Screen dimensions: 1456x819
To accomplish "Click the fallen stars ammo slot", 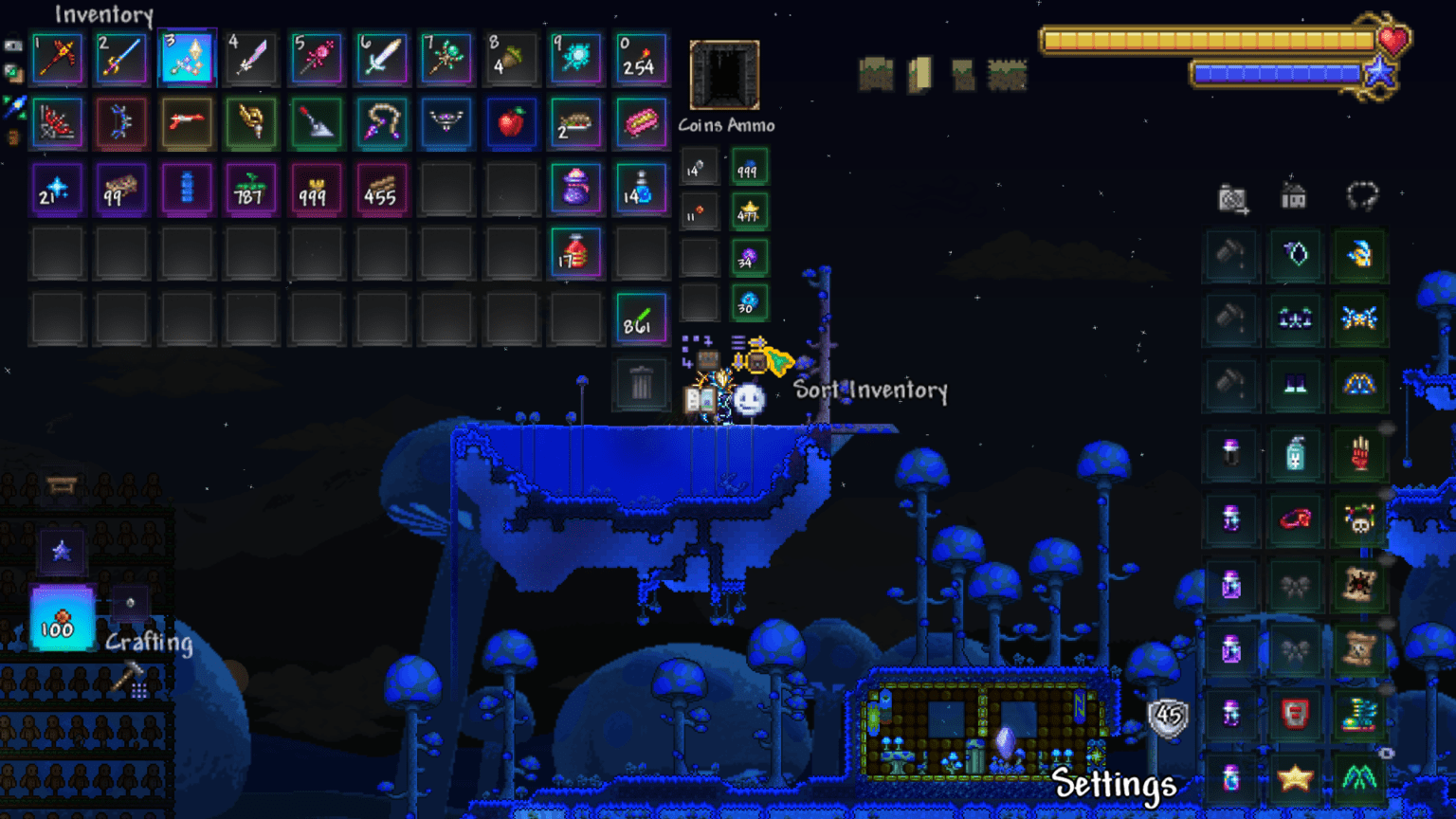I will pyautogui.click(x=749, y=212).
